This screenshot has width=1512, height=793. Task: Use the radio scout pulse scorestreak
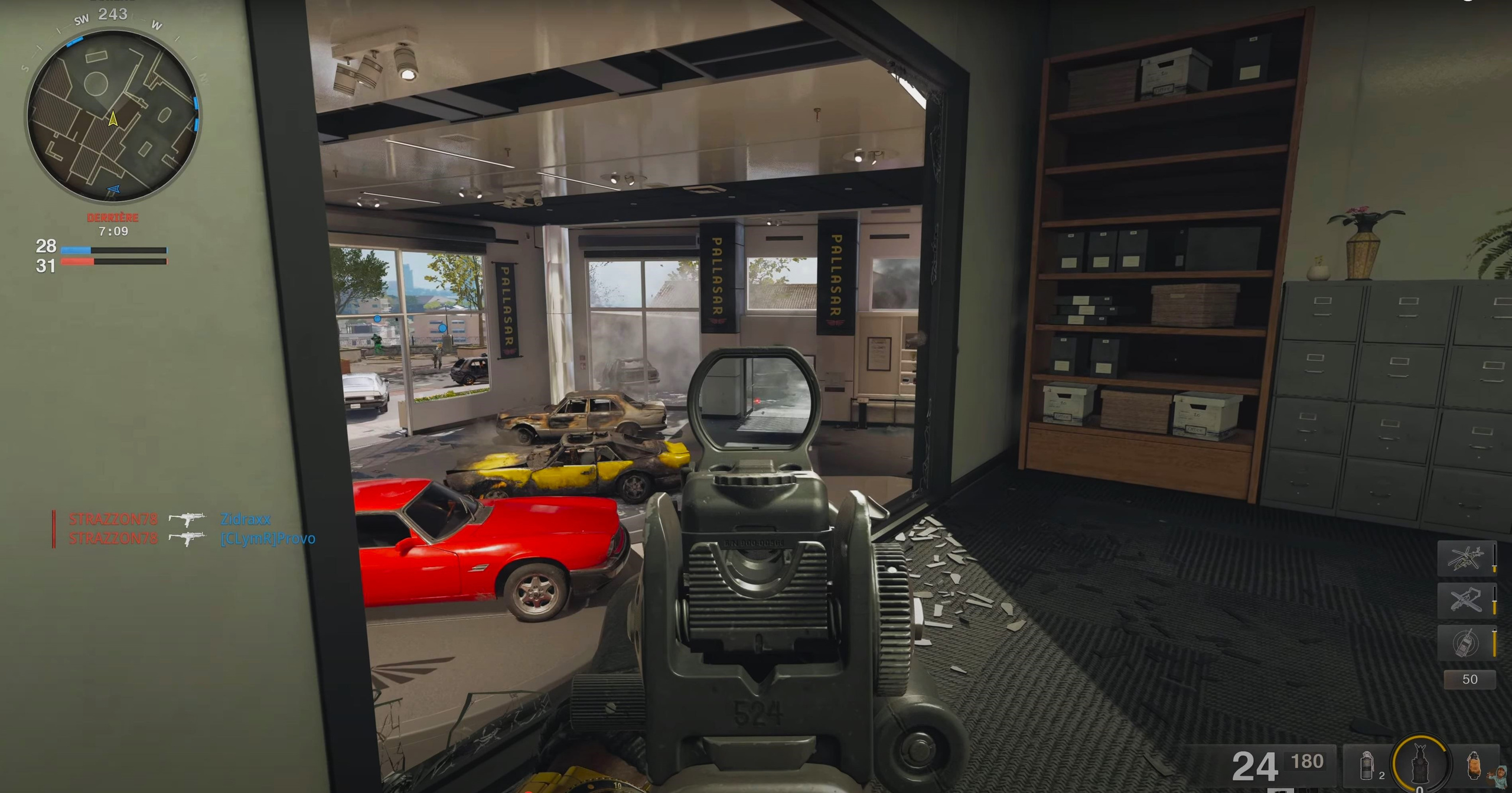point(1466,642)
